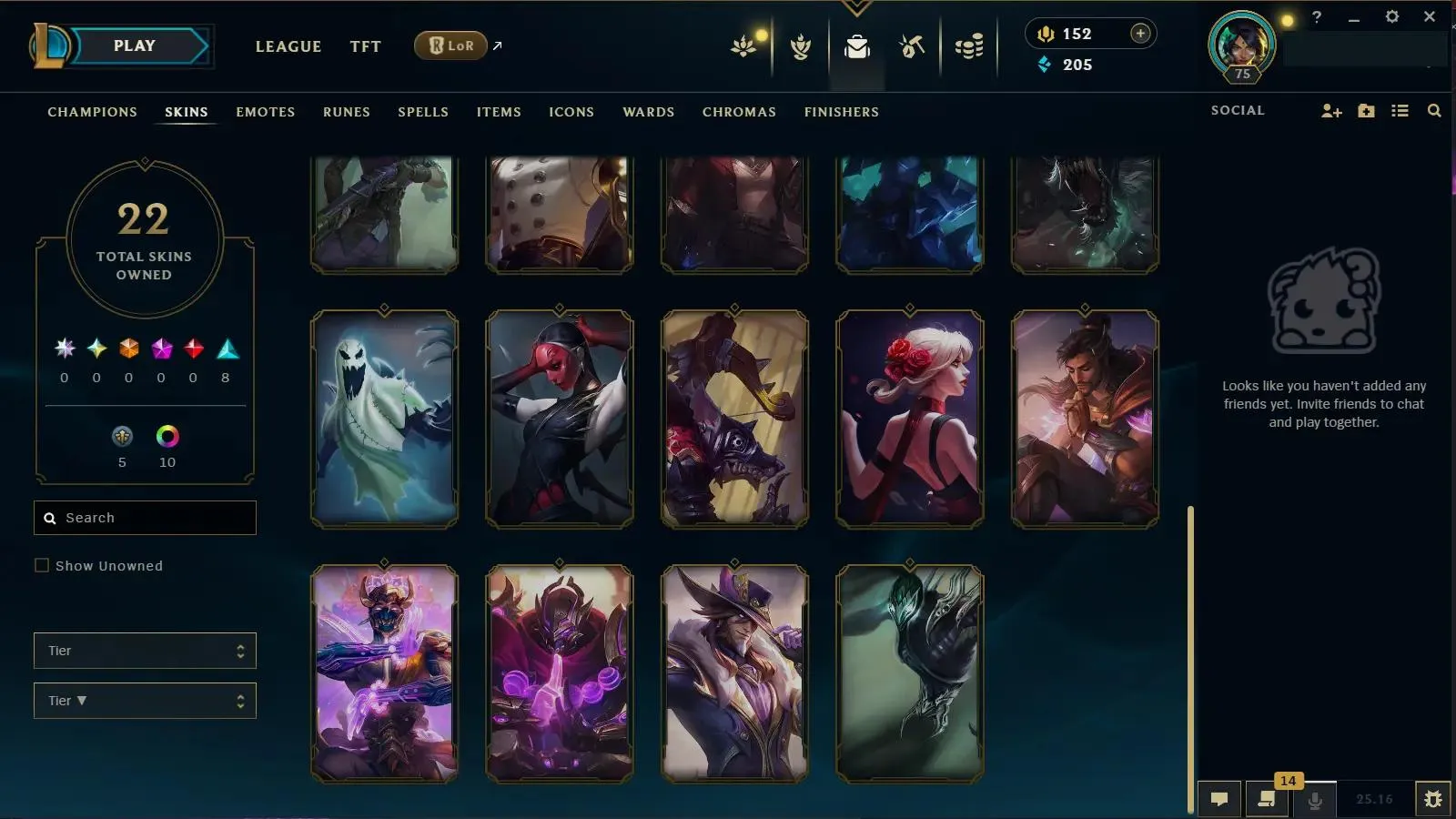Click the add friend icon in Social panel
1456x819 pixels.
coord(1331,110)
